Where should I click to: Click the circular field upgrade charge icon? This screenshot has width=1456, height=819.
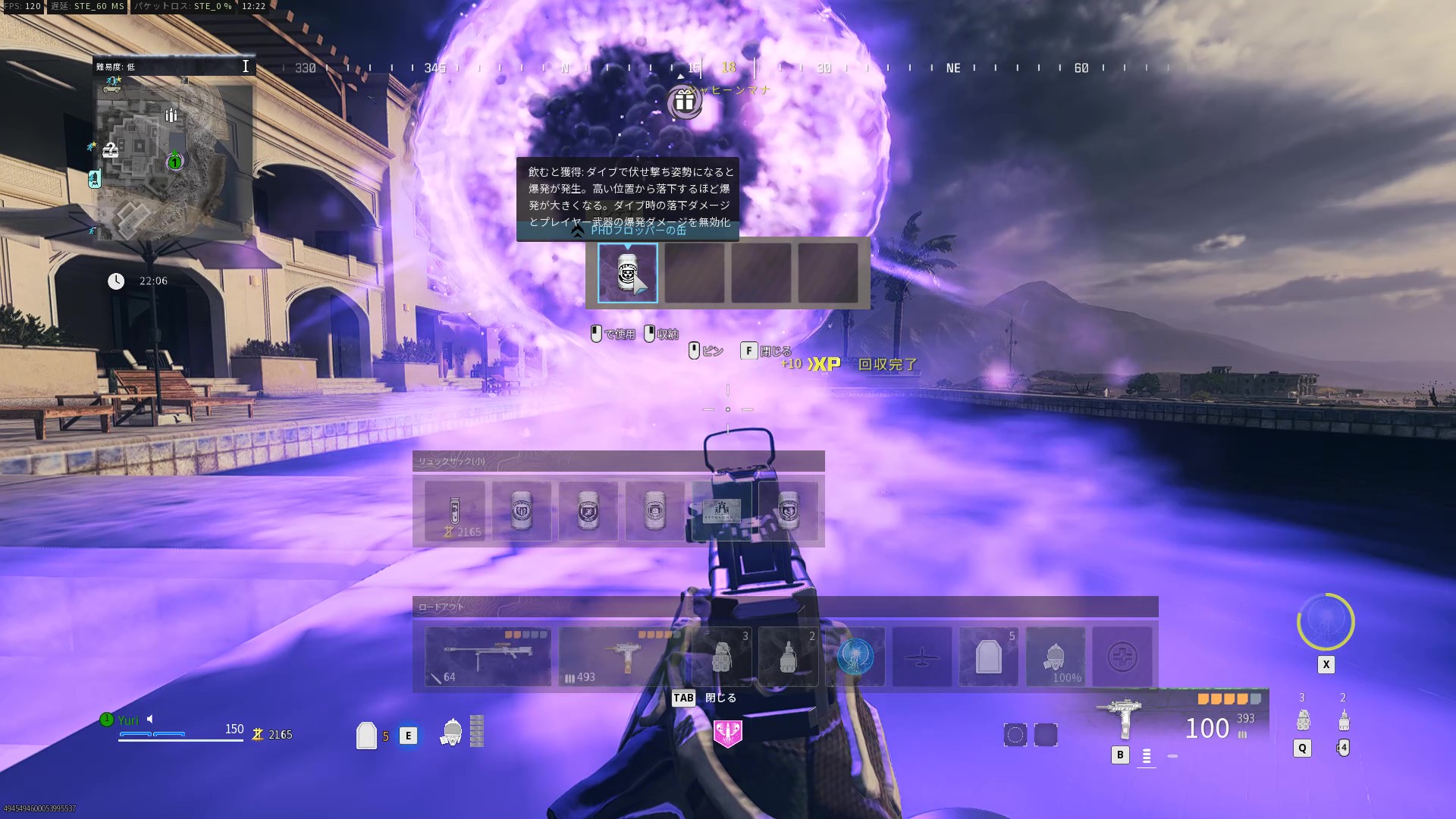[x=1326, y=622]
